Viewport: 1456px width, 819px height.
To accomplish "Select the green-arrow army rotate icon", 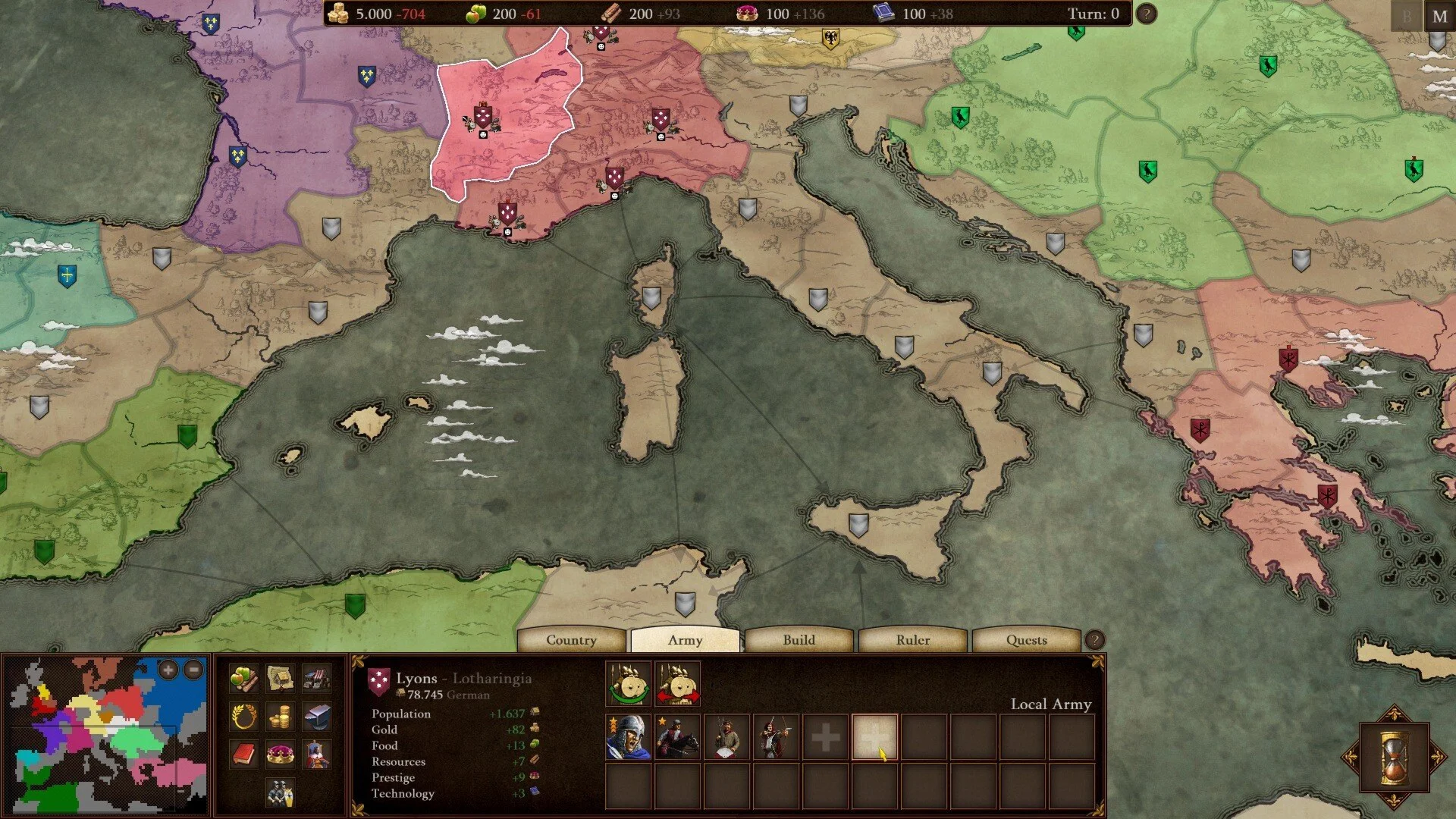I will [628, 684].
